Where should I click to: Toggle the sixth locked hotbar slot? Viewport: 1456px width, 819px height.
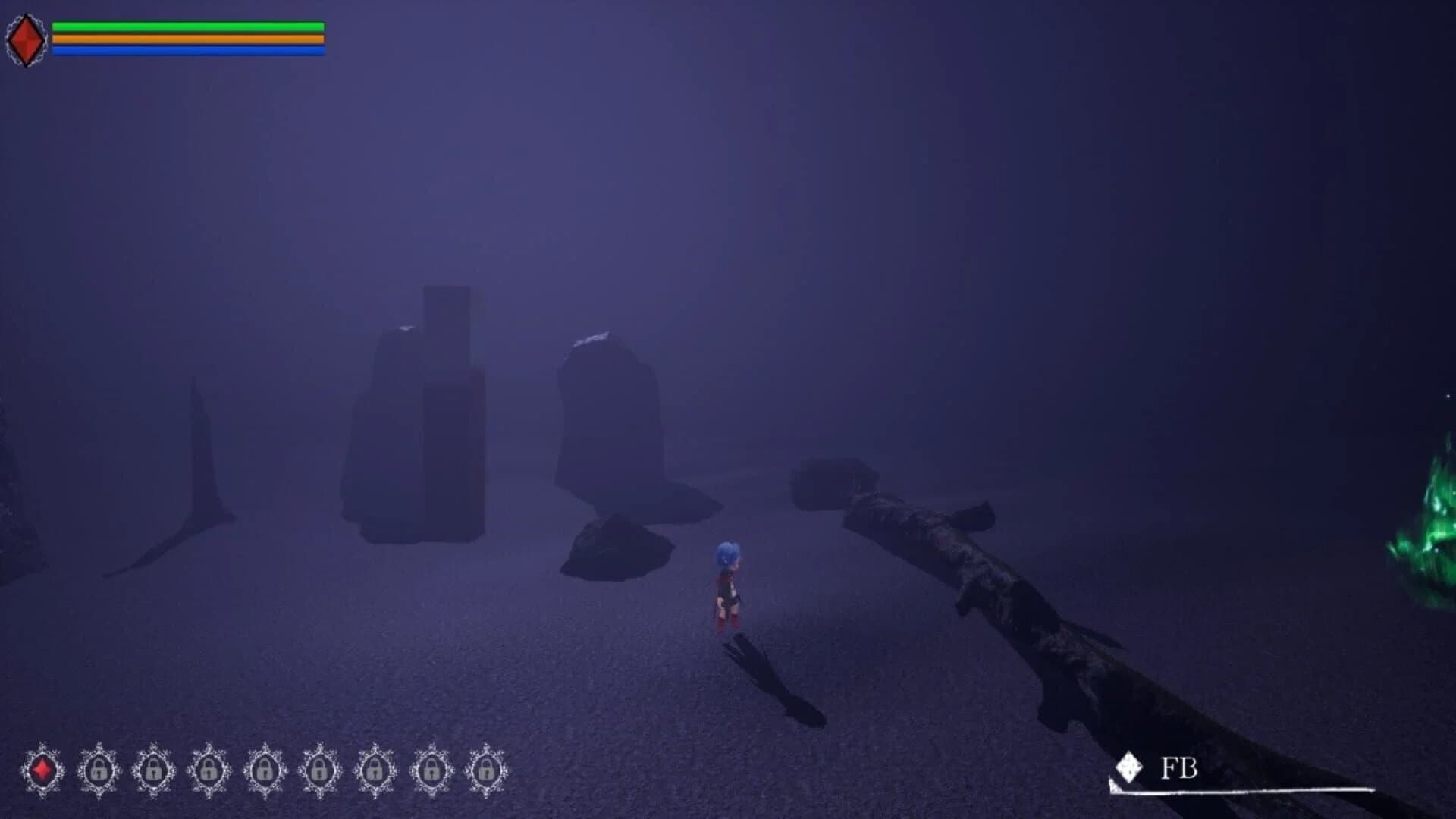coord(375,770)
